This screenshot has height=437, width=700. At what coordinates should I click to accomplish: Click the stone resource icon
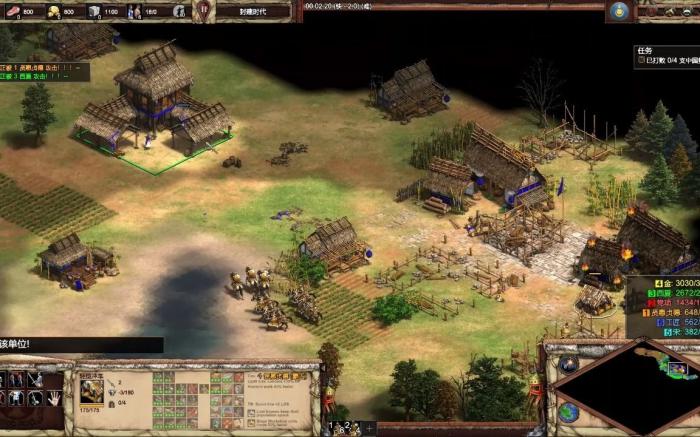pos(93,11)
